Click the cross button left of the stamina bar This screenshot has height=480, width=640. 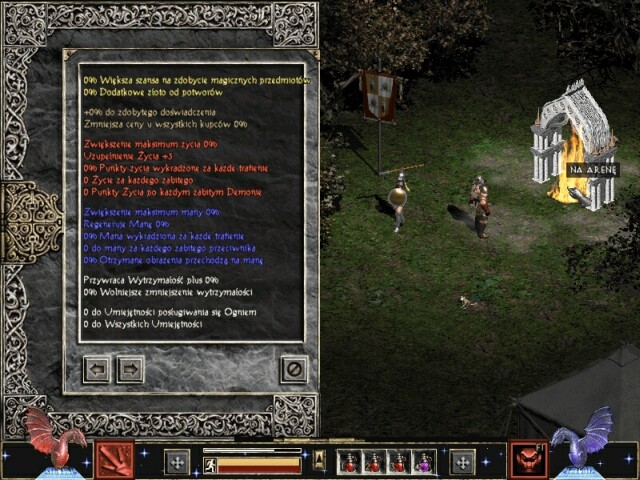click(177, 462)
